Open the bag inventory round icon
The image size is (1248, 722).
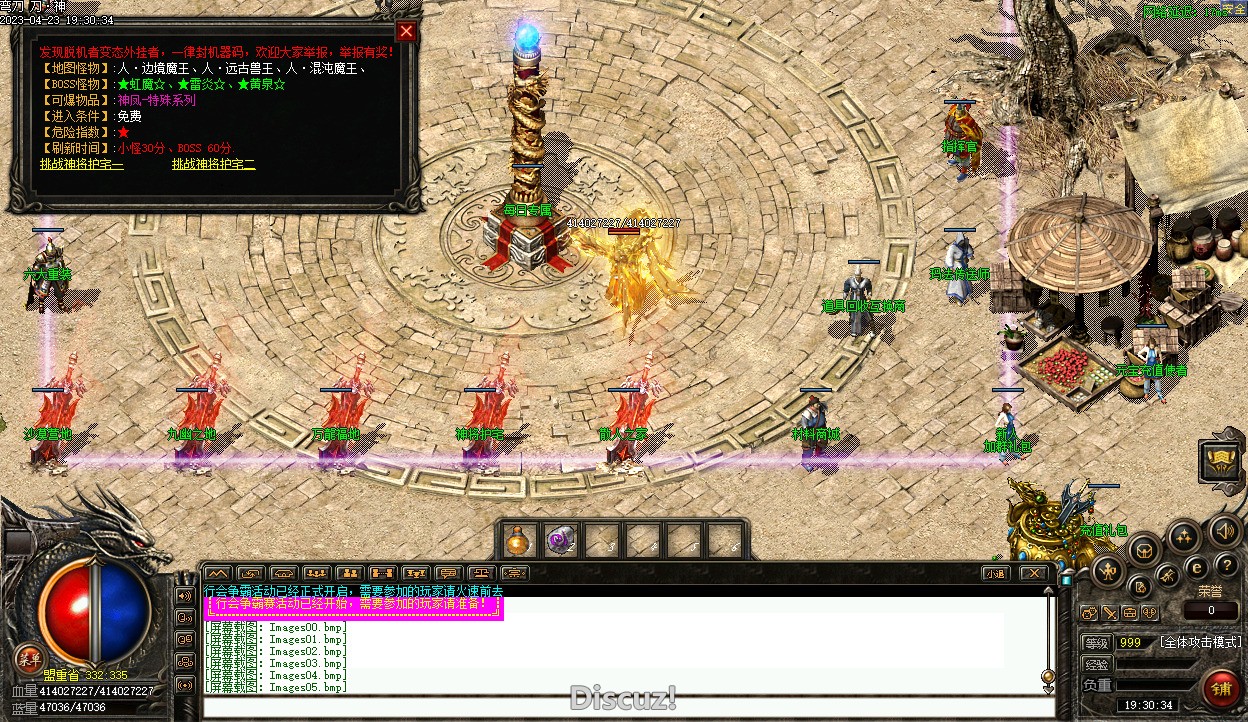pyautogui.click(x=1145, y=549)
